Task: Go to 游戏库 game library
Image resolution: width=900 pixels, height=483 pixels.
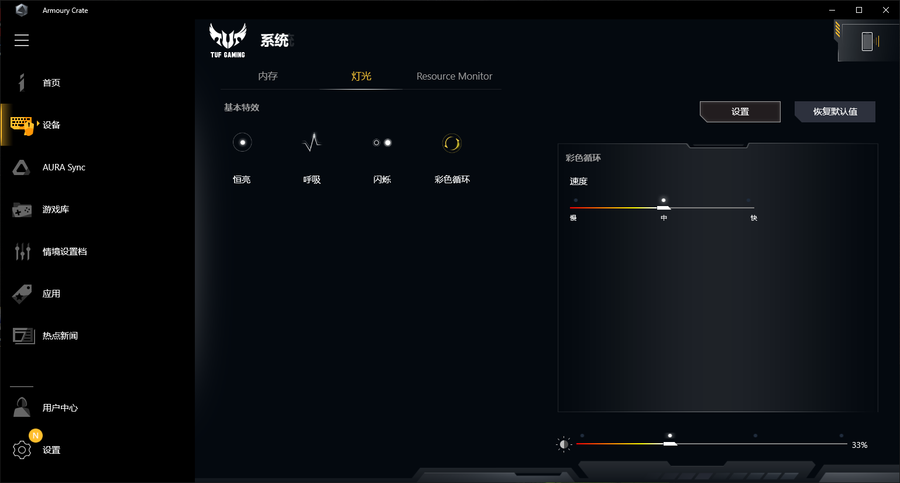Action: [x=54, y=210]
